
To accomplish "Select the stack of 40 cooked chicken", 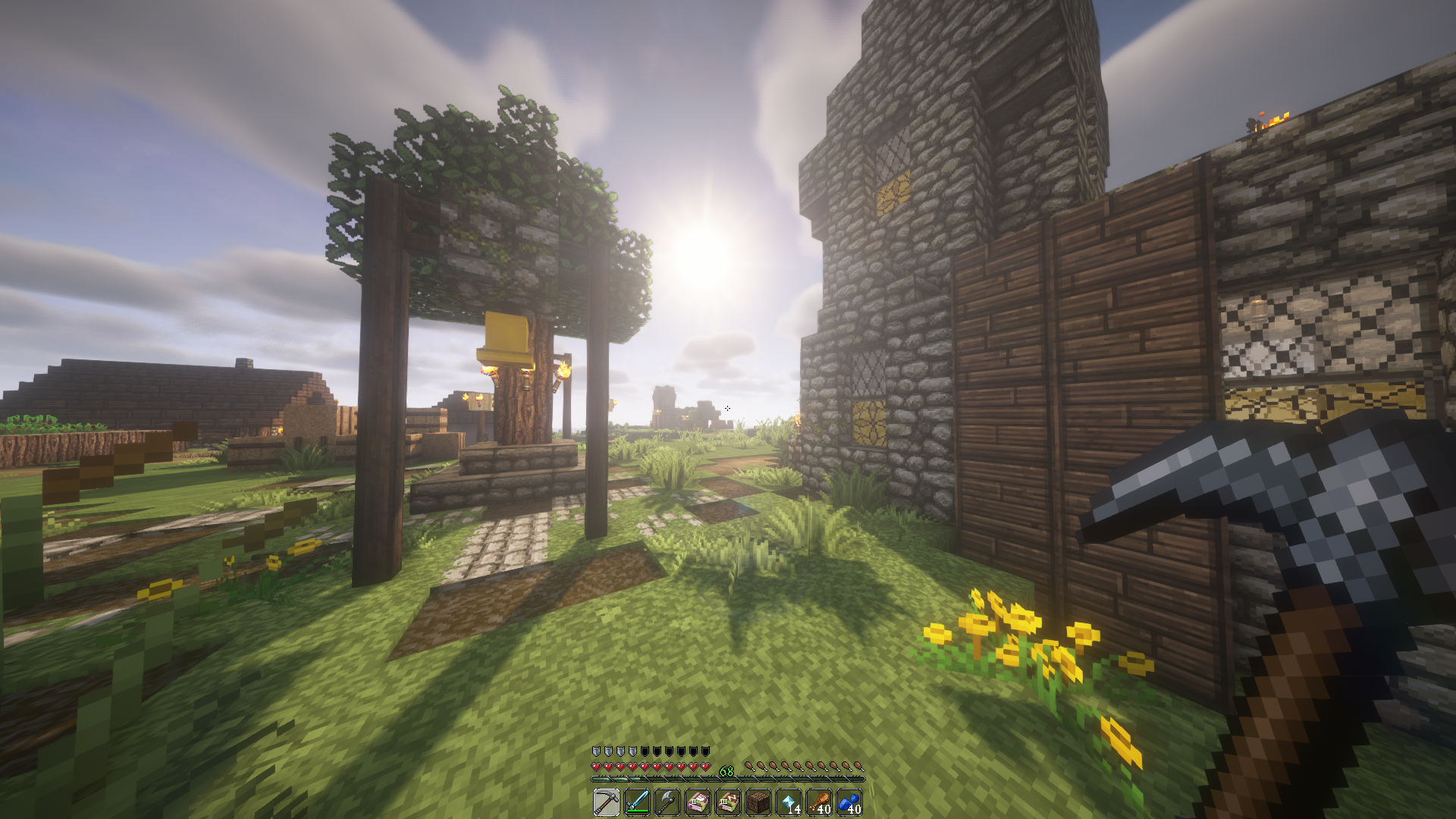I will coord(819,803).
